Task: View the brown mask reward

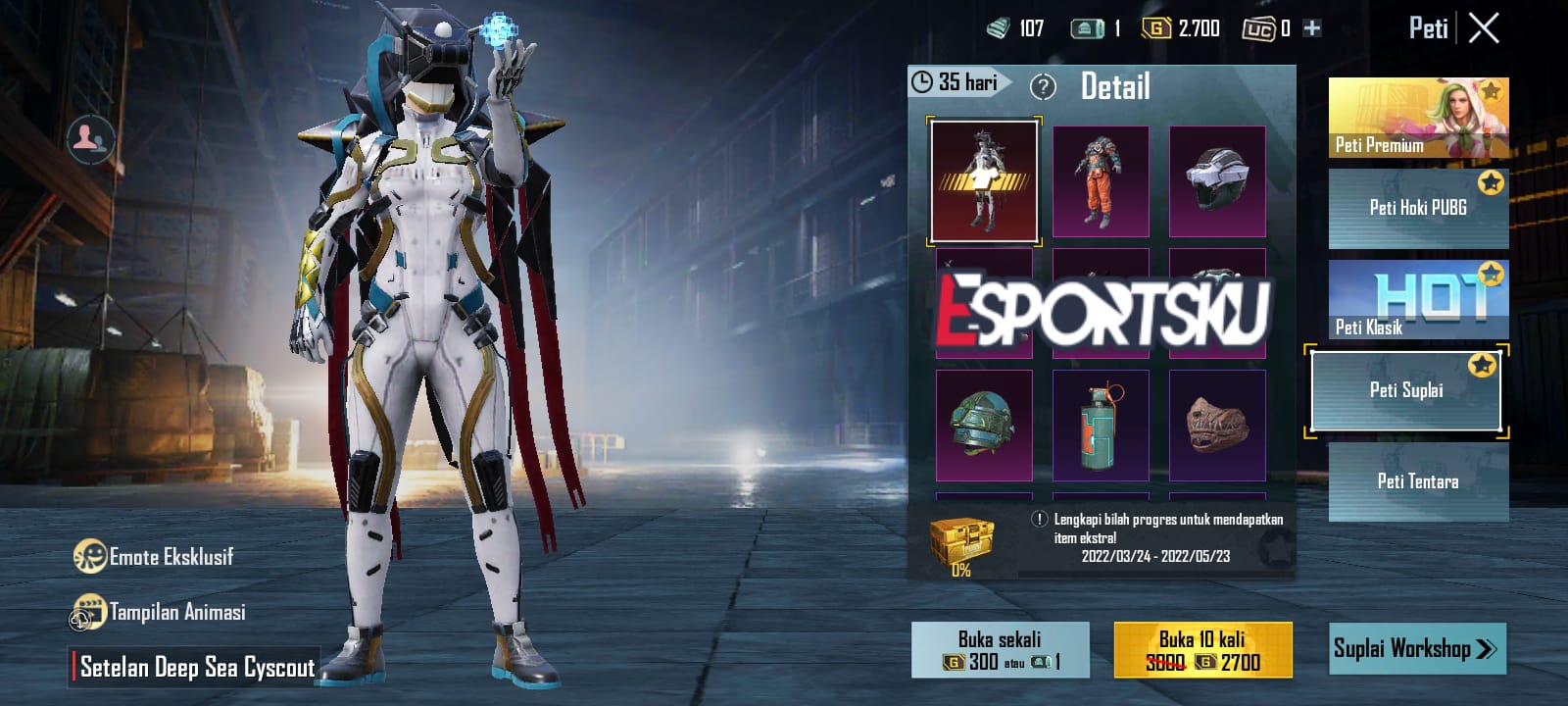Action: (1217, 426)
